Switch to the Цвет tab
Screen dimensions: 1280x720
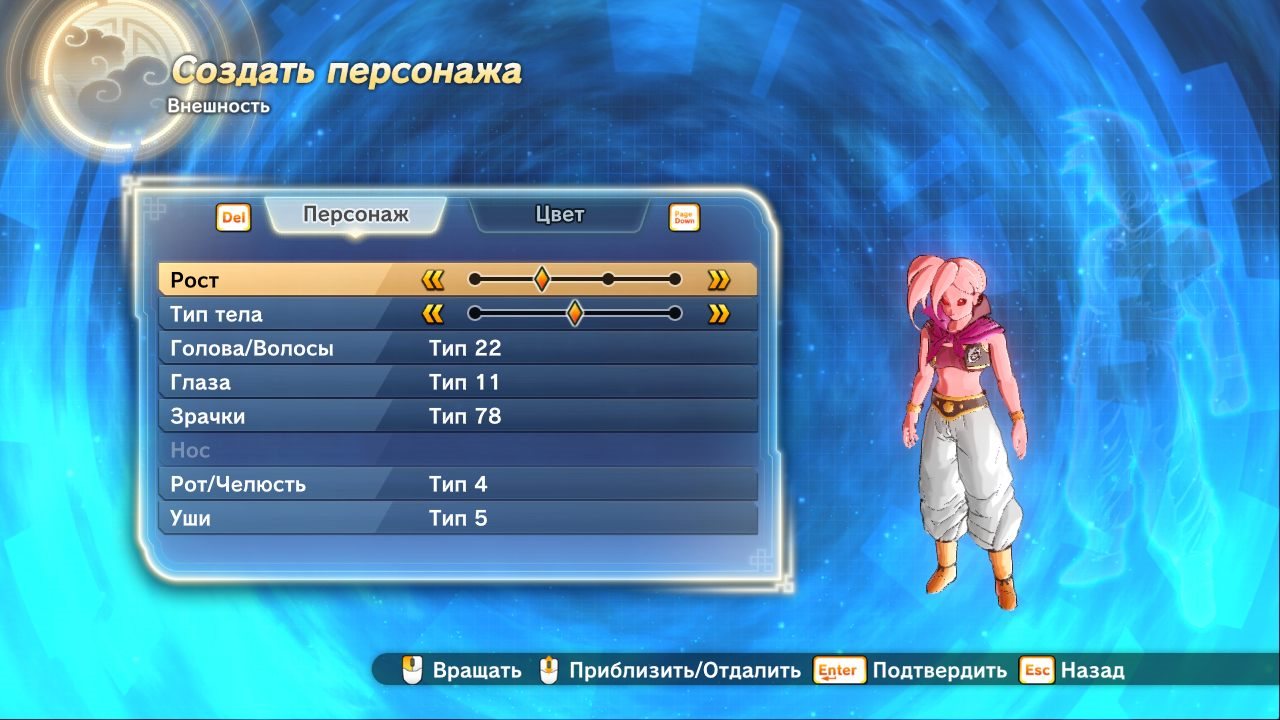point(559,215)
